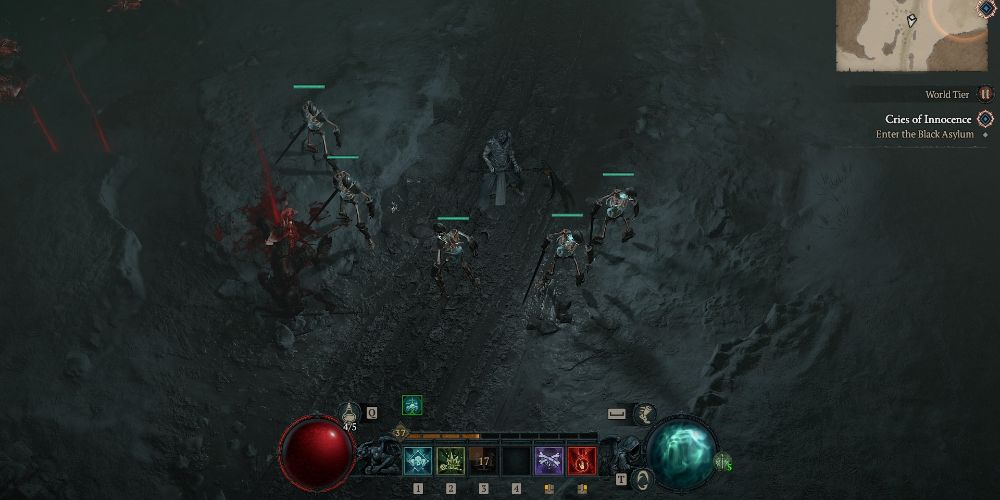This screenshot has width=1000, height=500.
Task: Activate the green spiked skill in slot 2
Action: click(x=450, y=461)
